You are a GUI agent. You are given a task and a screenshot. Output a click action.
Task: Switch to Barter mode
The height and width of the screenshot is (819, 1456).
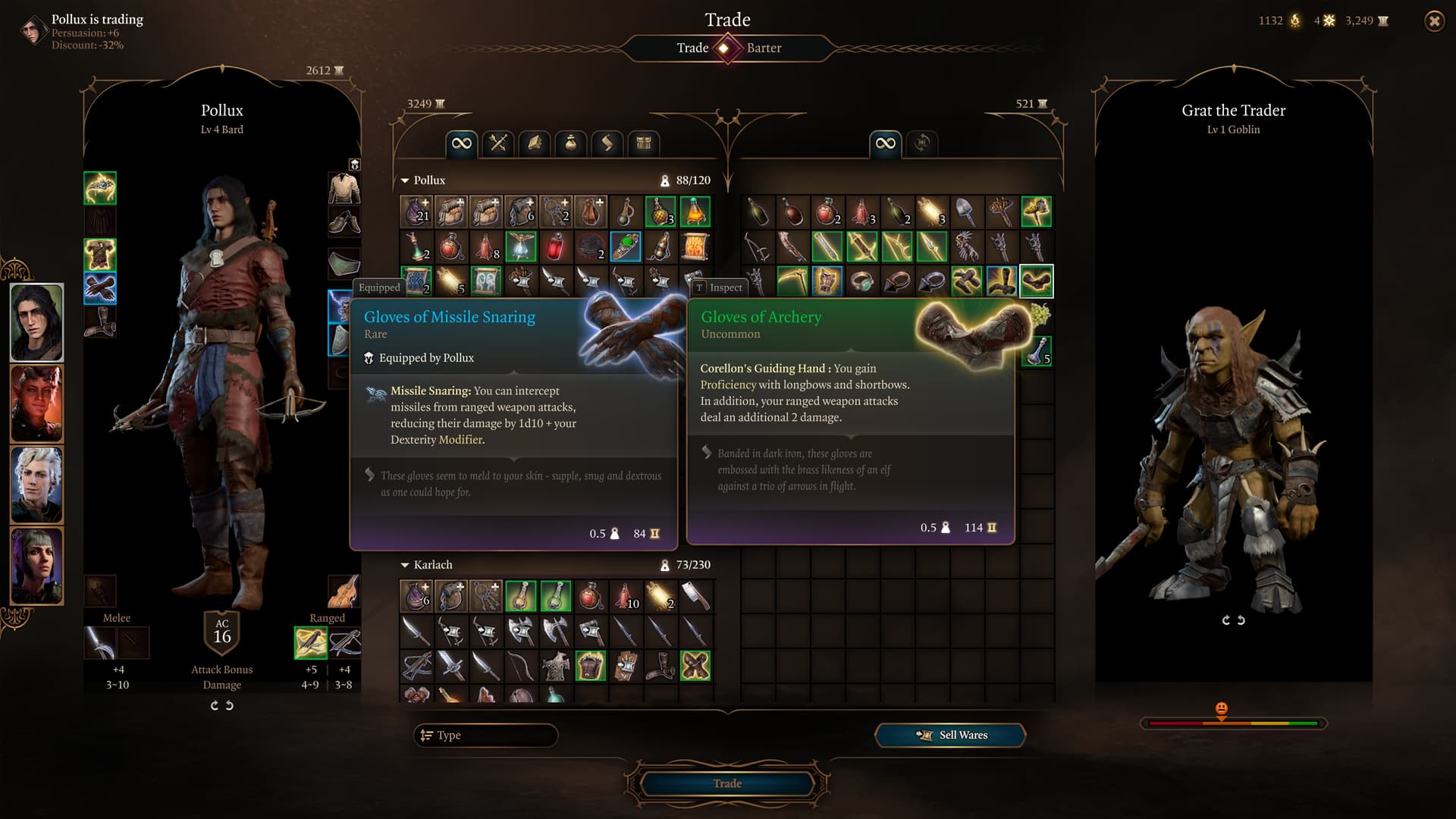pos(764,48)
